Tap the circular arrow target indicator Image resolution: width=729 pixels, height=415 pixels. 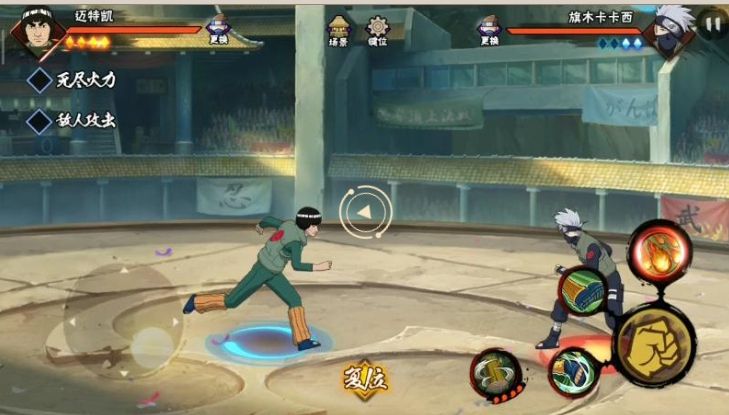coord(362,211)
